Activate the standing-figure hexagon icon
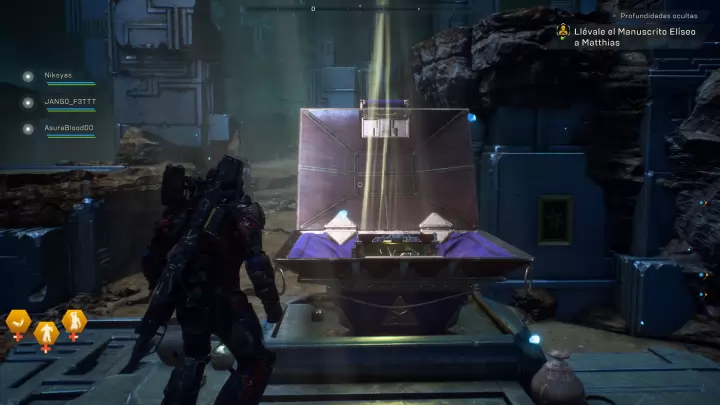The image size is (720, 405). click(46, 331)
